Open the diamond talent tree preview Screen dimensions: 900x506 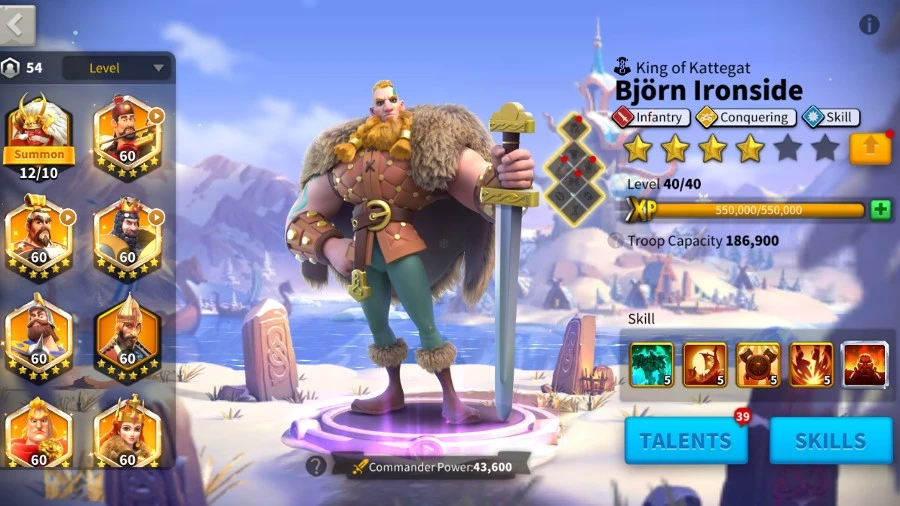point(575,168)
